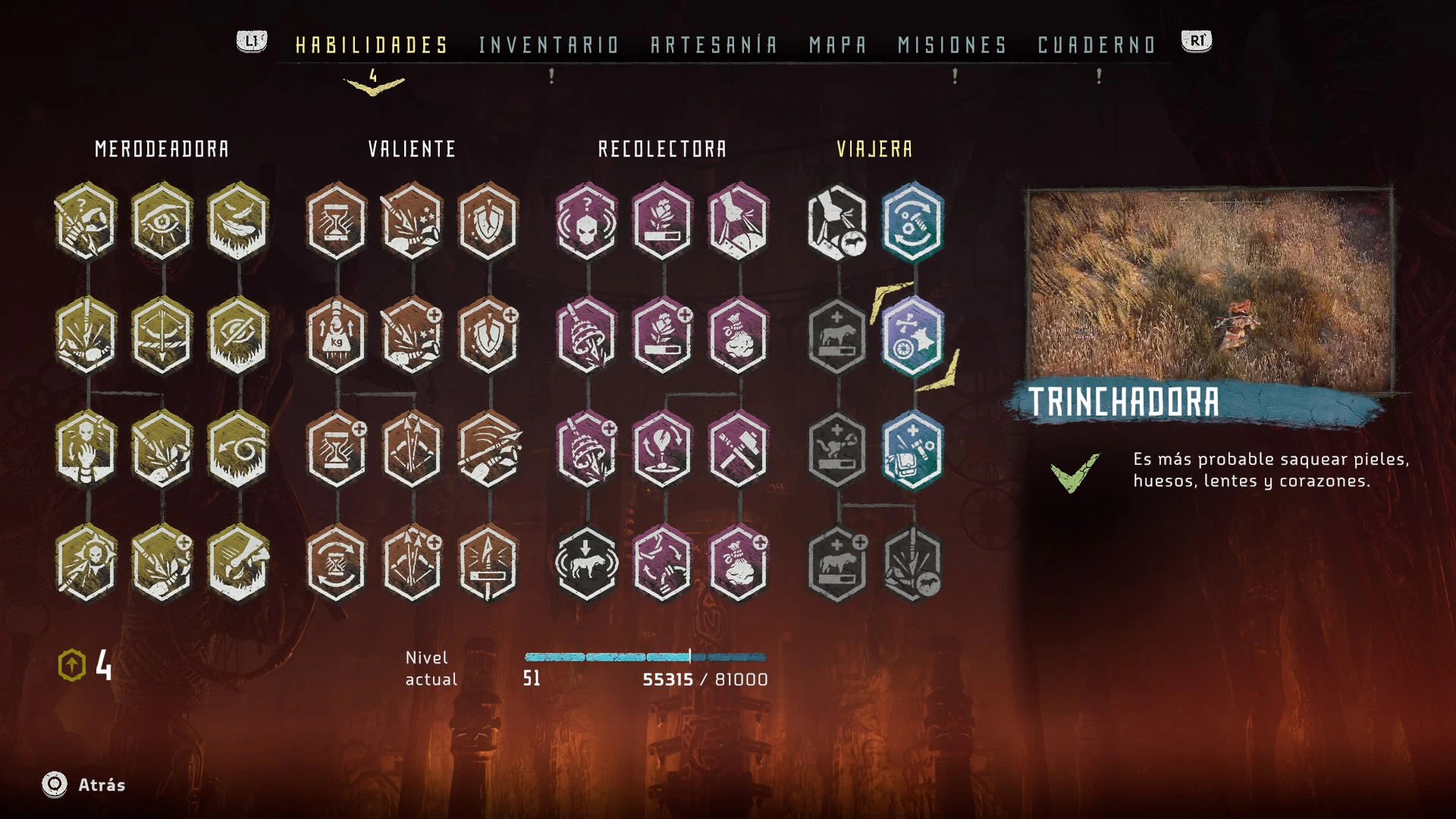
Task: Pick the dark animal with down-arrow skill
Action: 587,565
